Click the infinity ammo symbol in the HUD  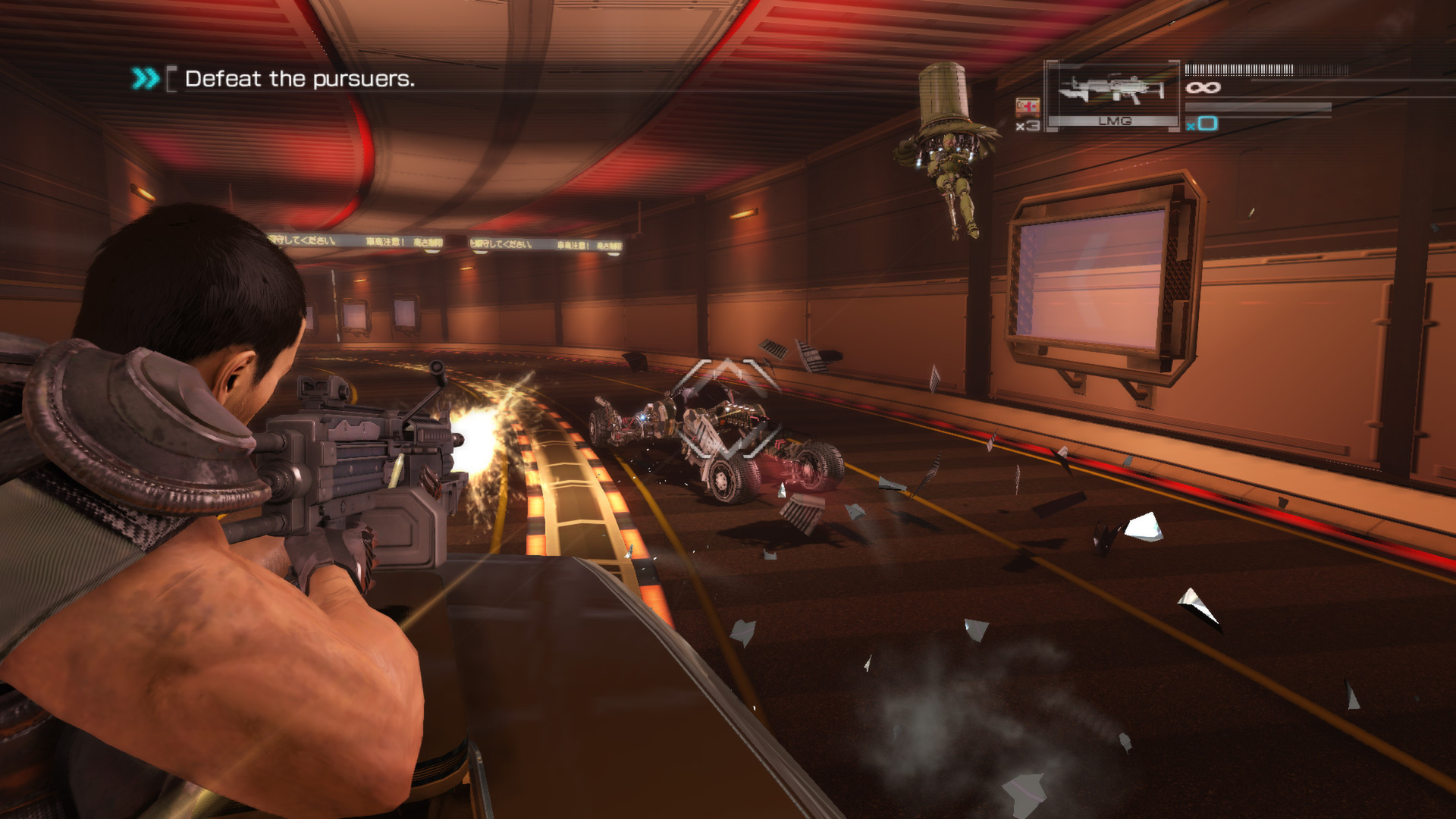(1203, 87)
